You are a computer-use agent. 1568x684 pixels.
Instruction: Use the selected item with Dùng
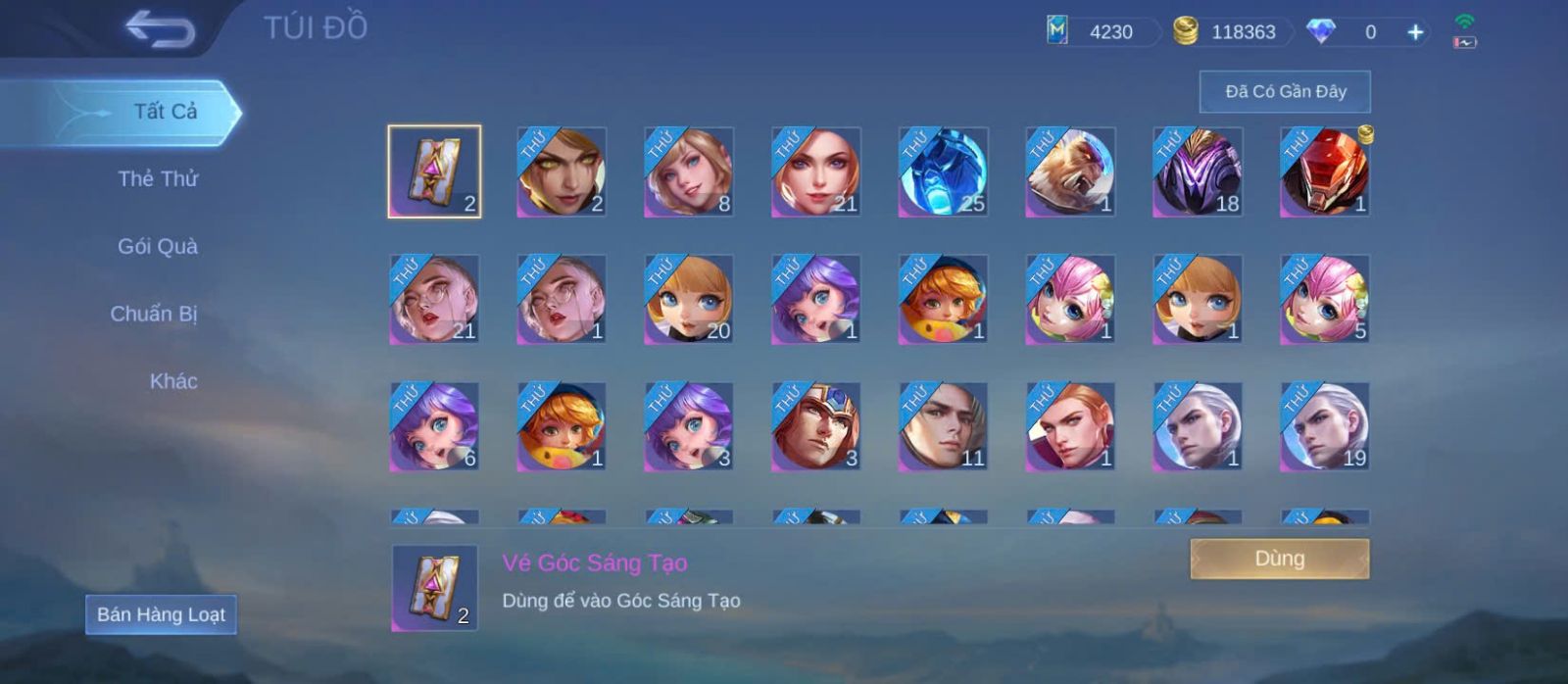click(1279, 560)
